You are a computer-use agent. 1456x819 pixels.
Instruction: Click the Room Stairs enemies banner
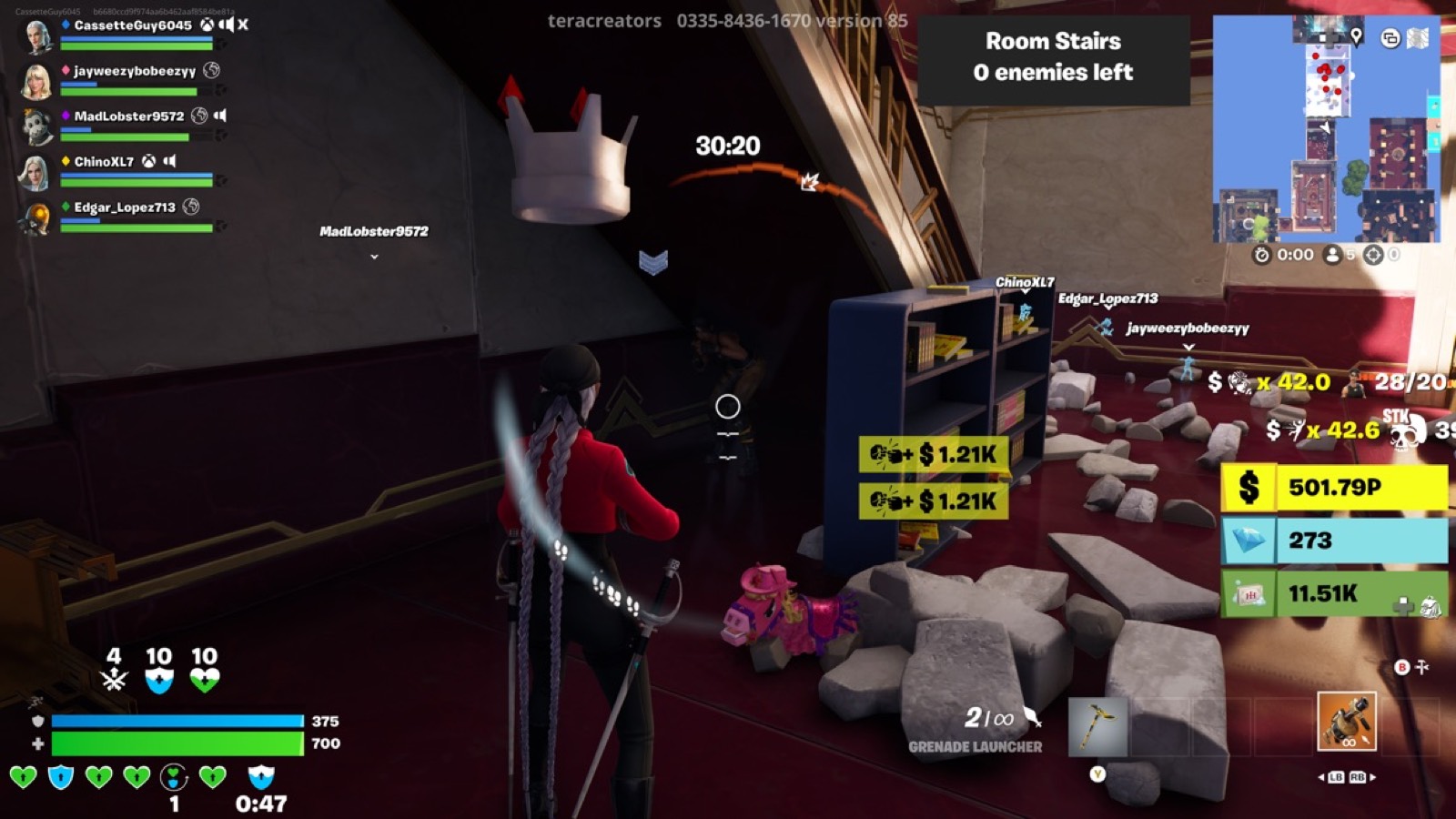click(1053, 58)
